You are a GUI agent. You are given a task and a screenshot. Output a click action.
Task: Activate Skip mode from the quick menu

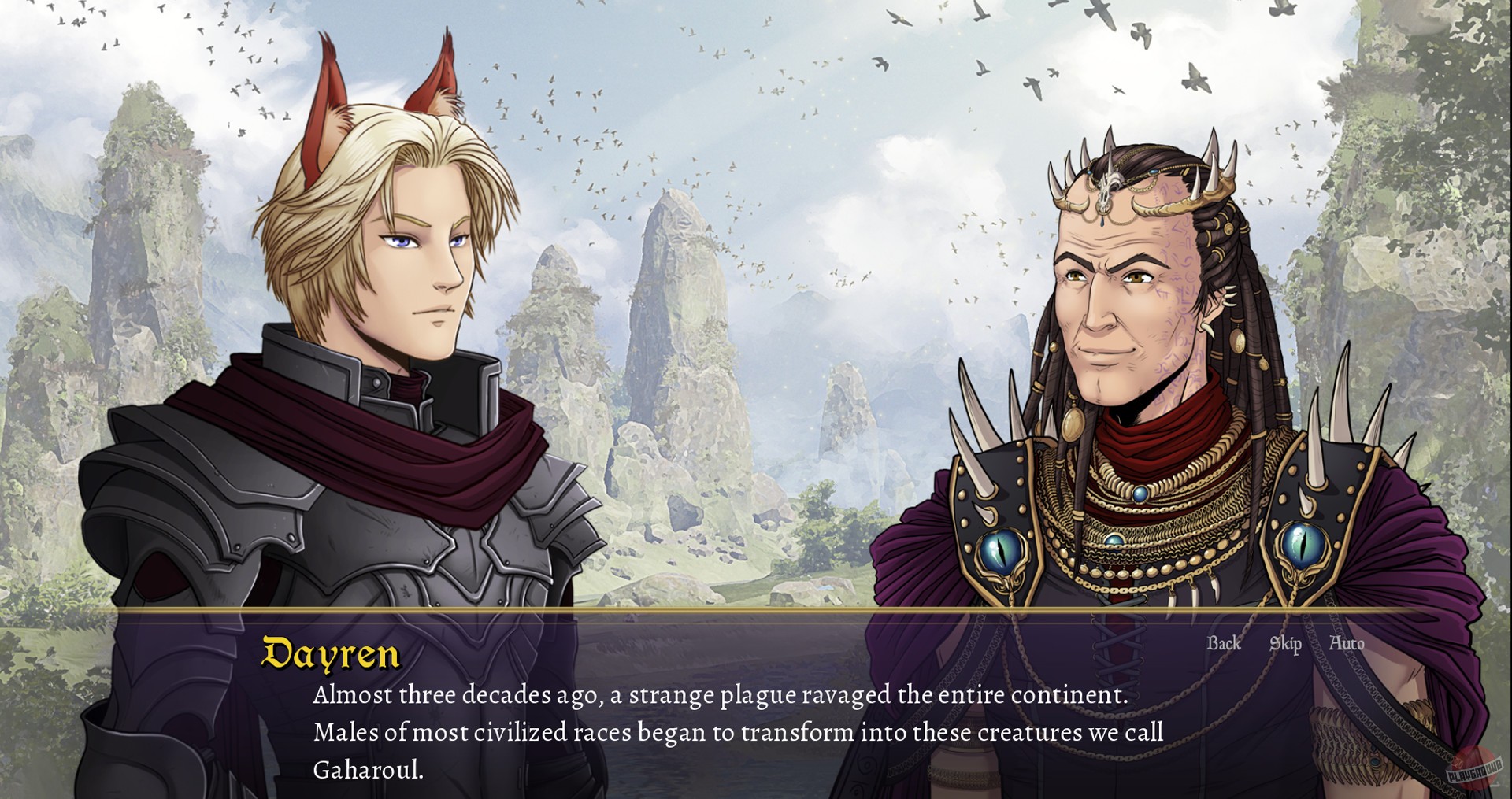[1285, 644]
